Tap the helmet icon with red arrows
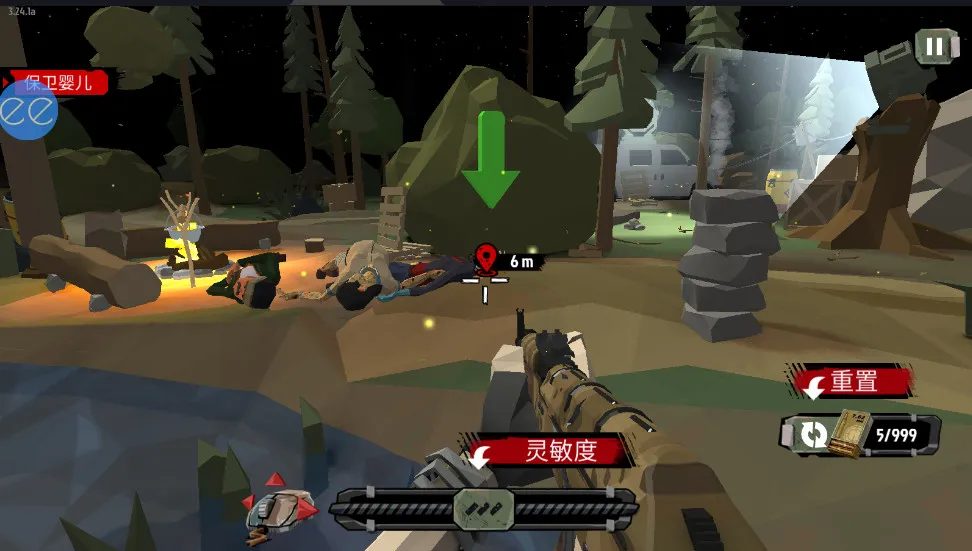Viewport: 972px width, 551px height. click(x=281, y=505)
